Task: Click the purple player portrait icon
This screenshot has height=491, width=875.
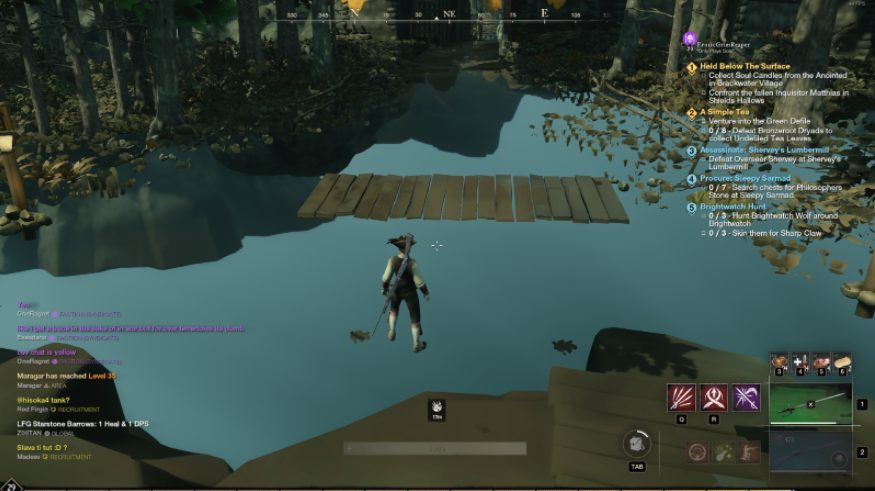Action: (689, 39)
